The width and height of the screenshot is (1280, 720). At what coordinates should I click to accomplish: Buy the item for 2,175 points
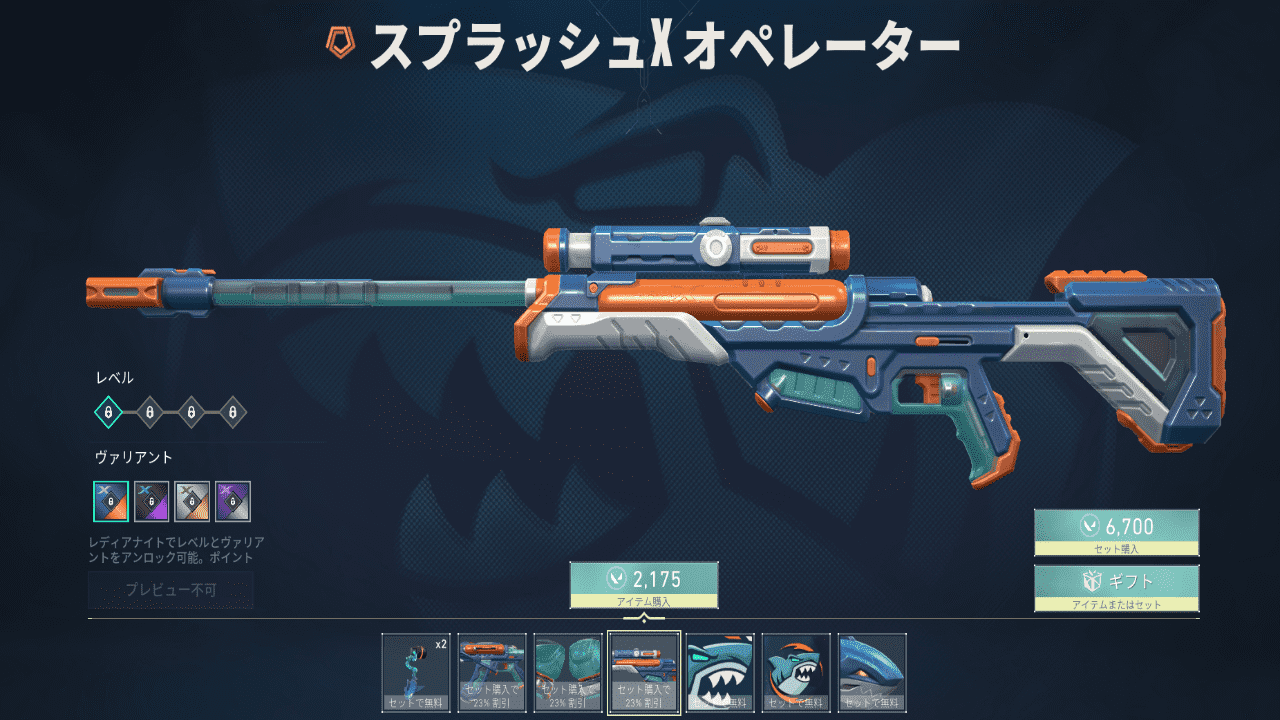644,584
